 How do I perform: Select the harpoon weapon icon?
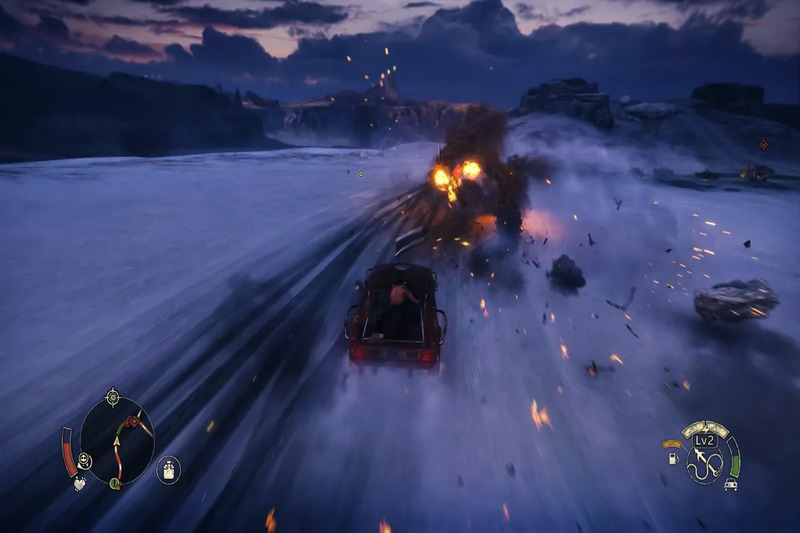click(708, 461)
